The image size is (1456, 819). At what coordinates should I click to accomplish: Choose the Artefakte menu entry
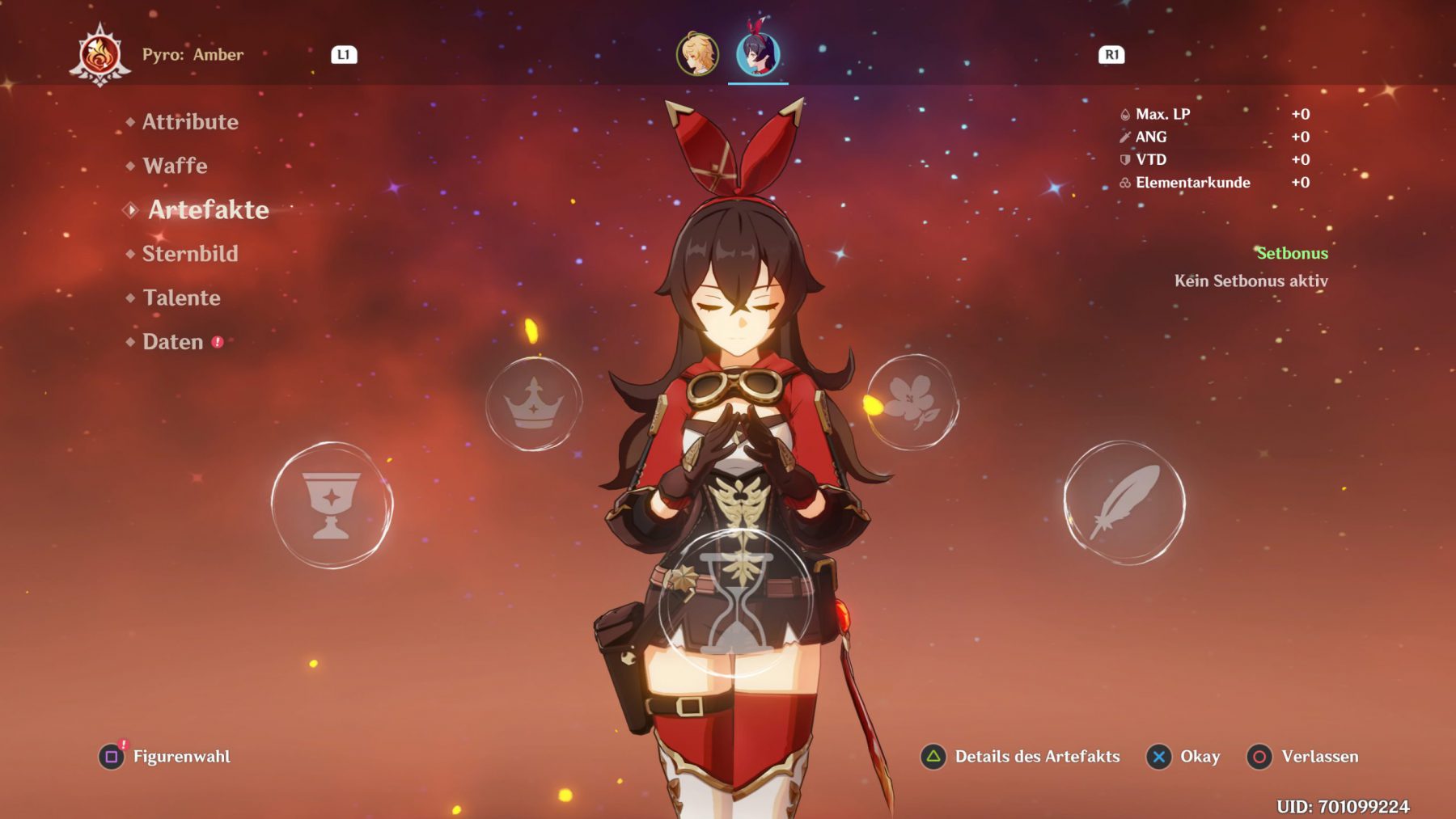(208, 210)
